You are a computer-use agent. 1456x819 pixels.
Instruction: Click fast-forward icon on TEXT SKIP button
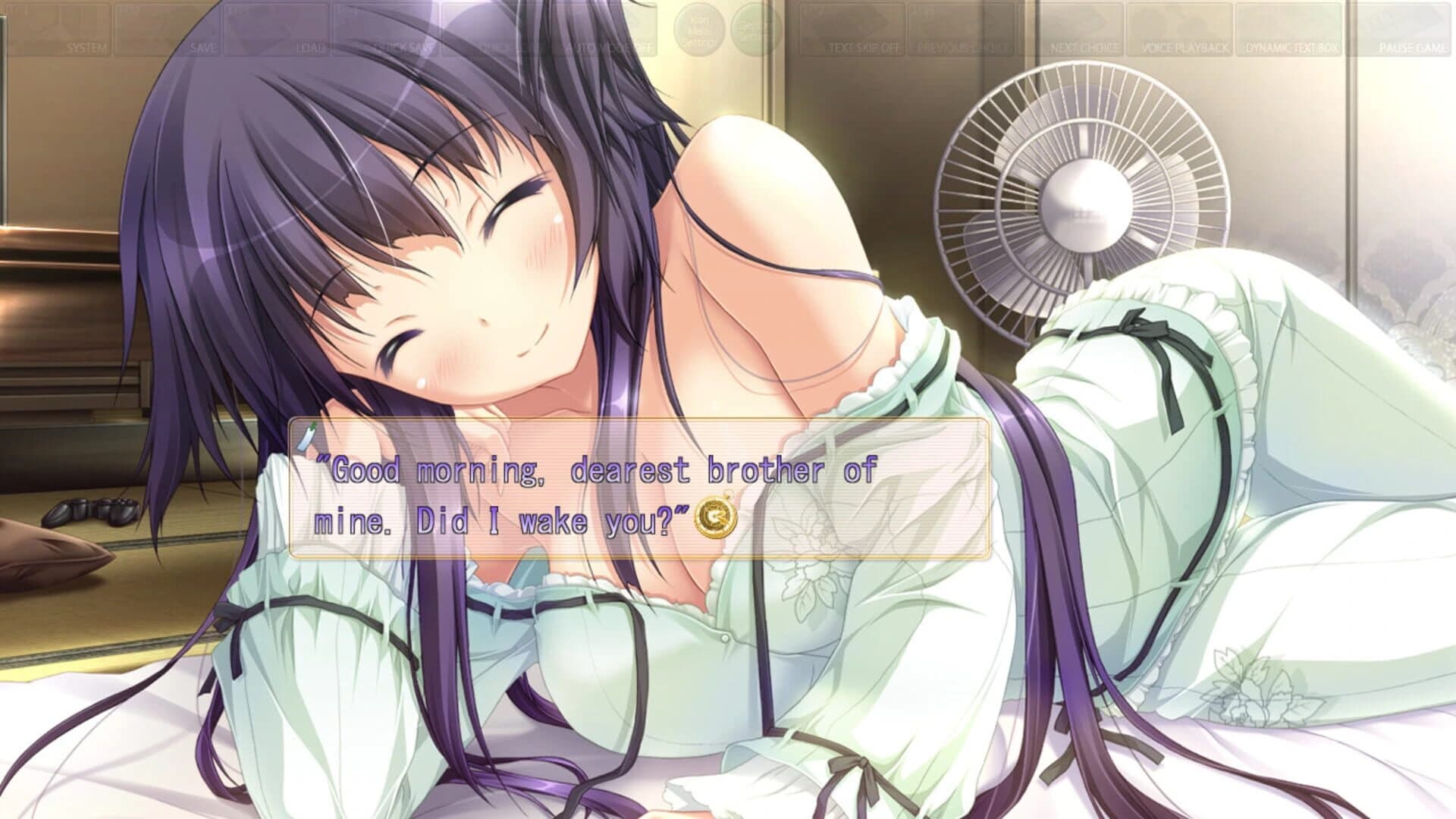pos(861,19)
